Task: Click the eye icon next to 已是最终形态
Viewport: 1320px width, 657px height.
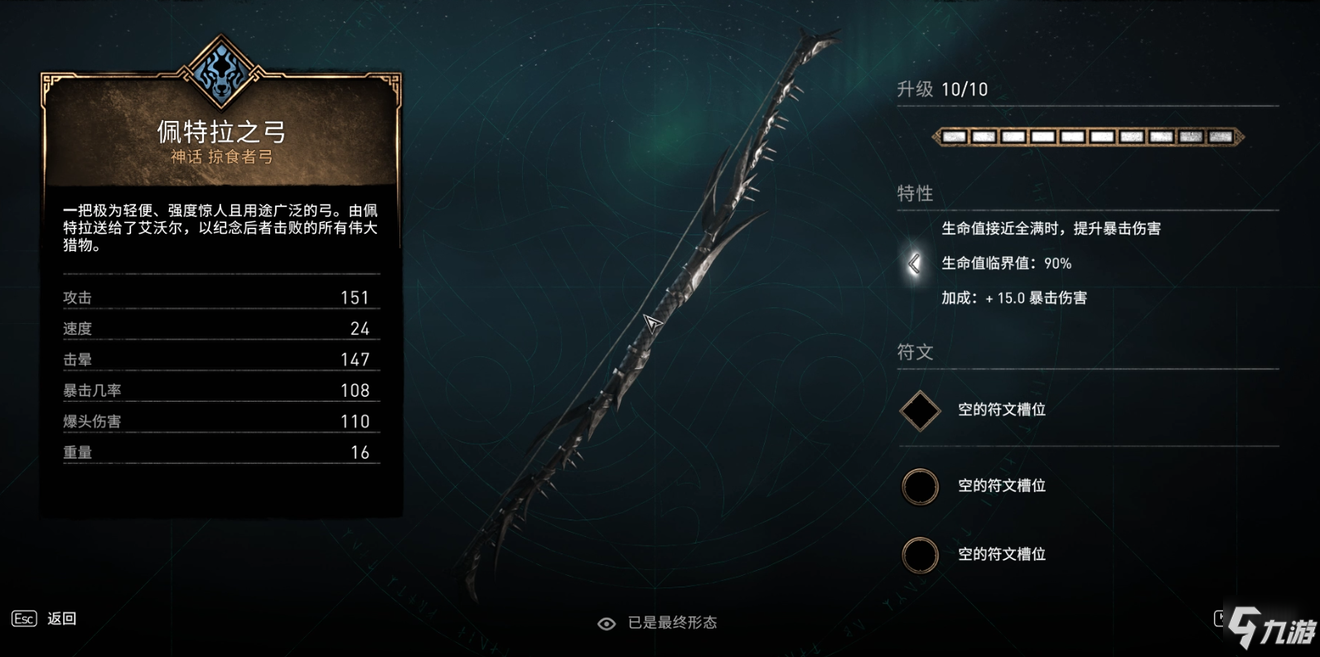Action: pos(606,623)
